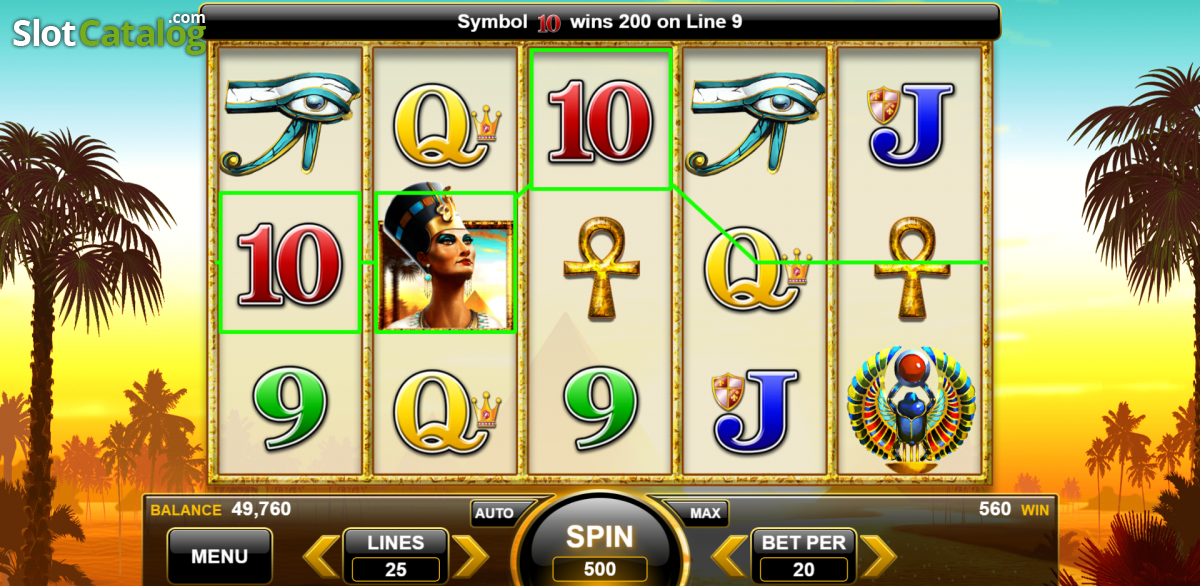Viewport: 1200px width, 586px height.
Task: Decrease the number of LINES
Action: 322,556
